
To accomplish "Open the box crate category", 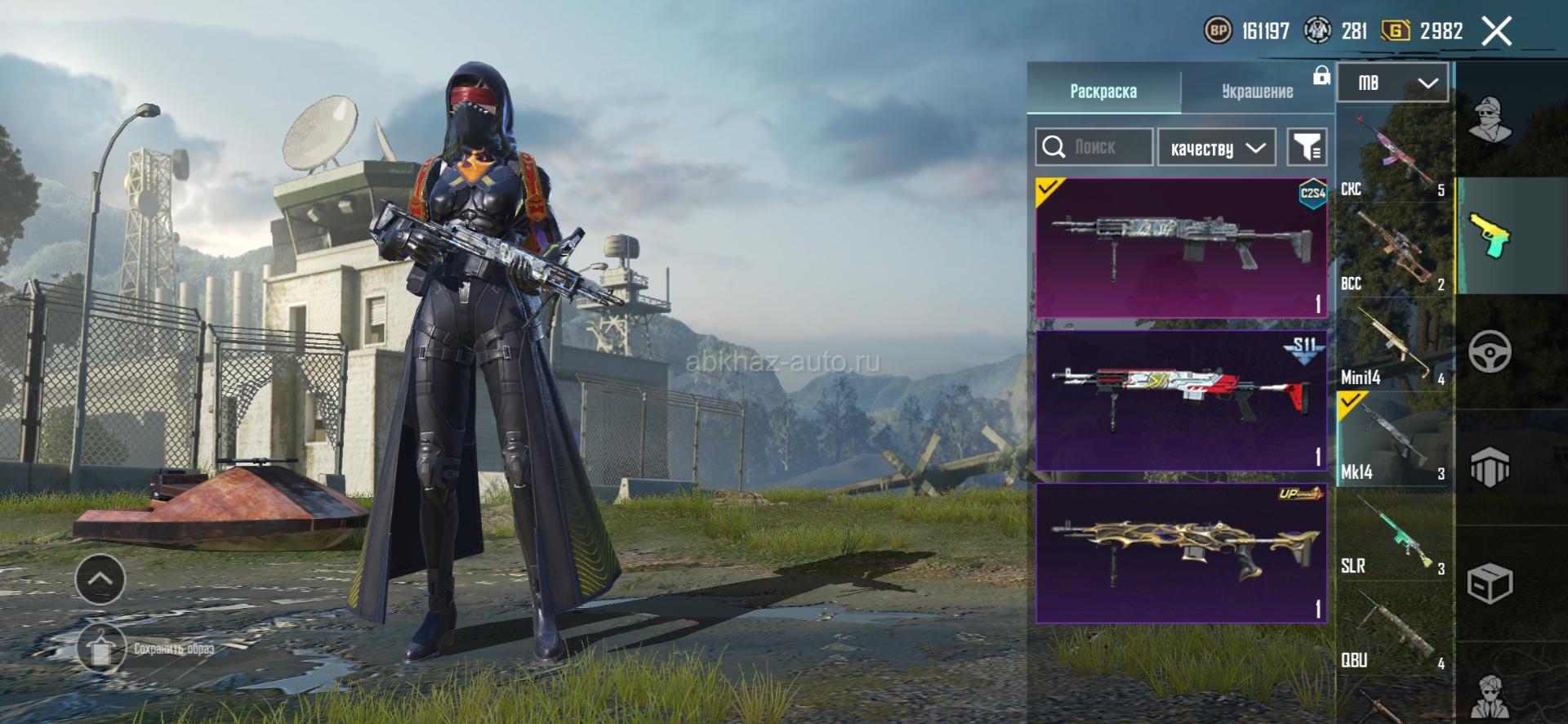I will tap(1490, 583).
